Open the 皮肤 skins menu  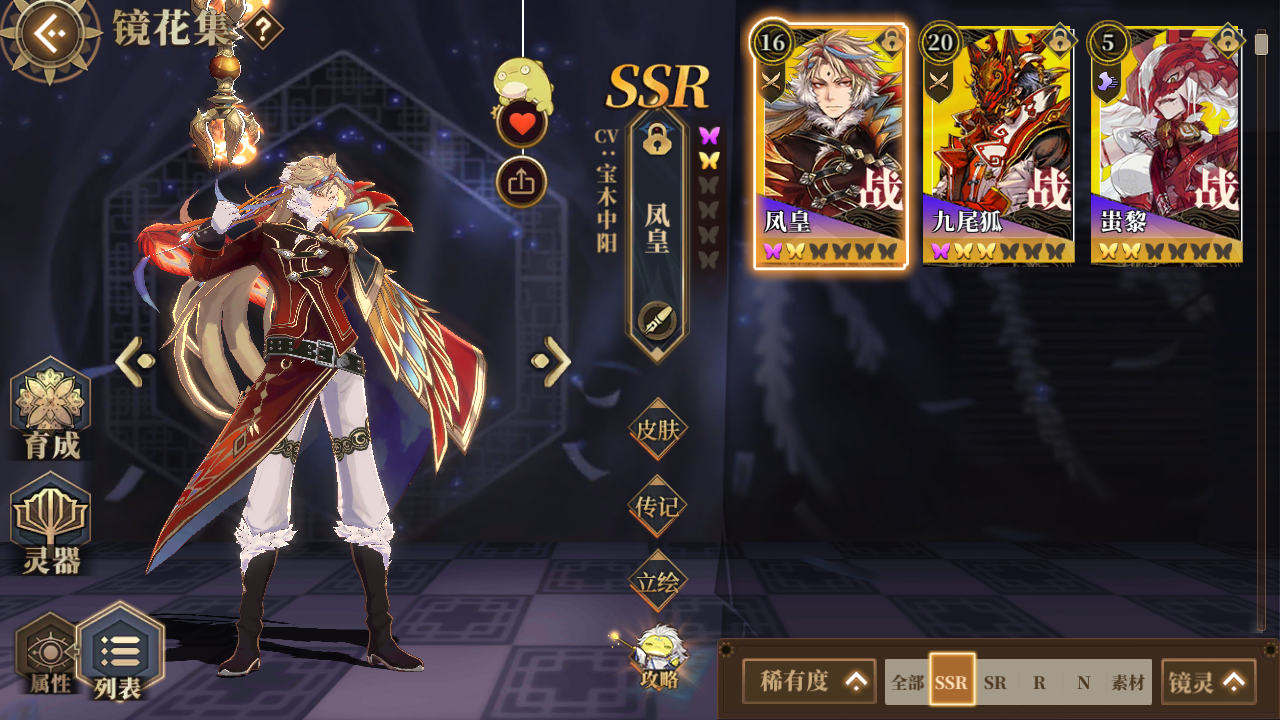[x=657, y=430]
